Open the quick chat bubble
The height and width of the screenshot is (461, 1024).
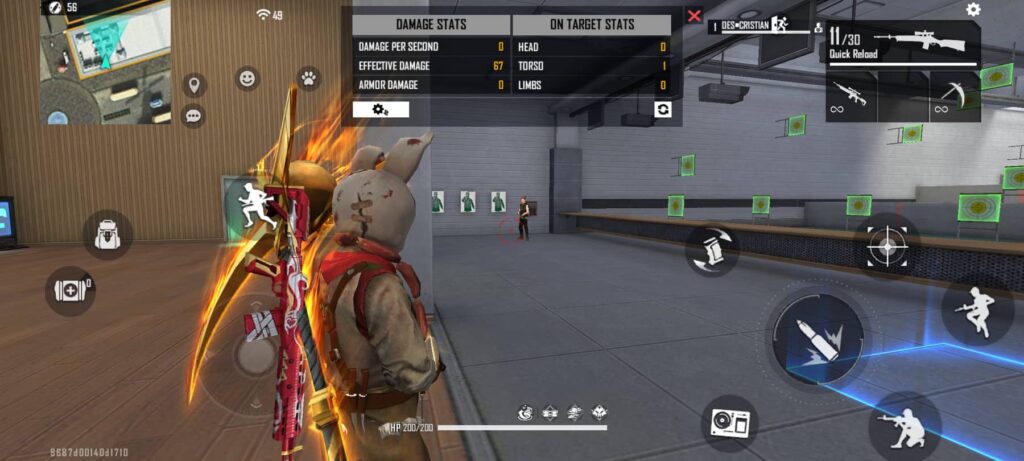[x=194, y=116]
